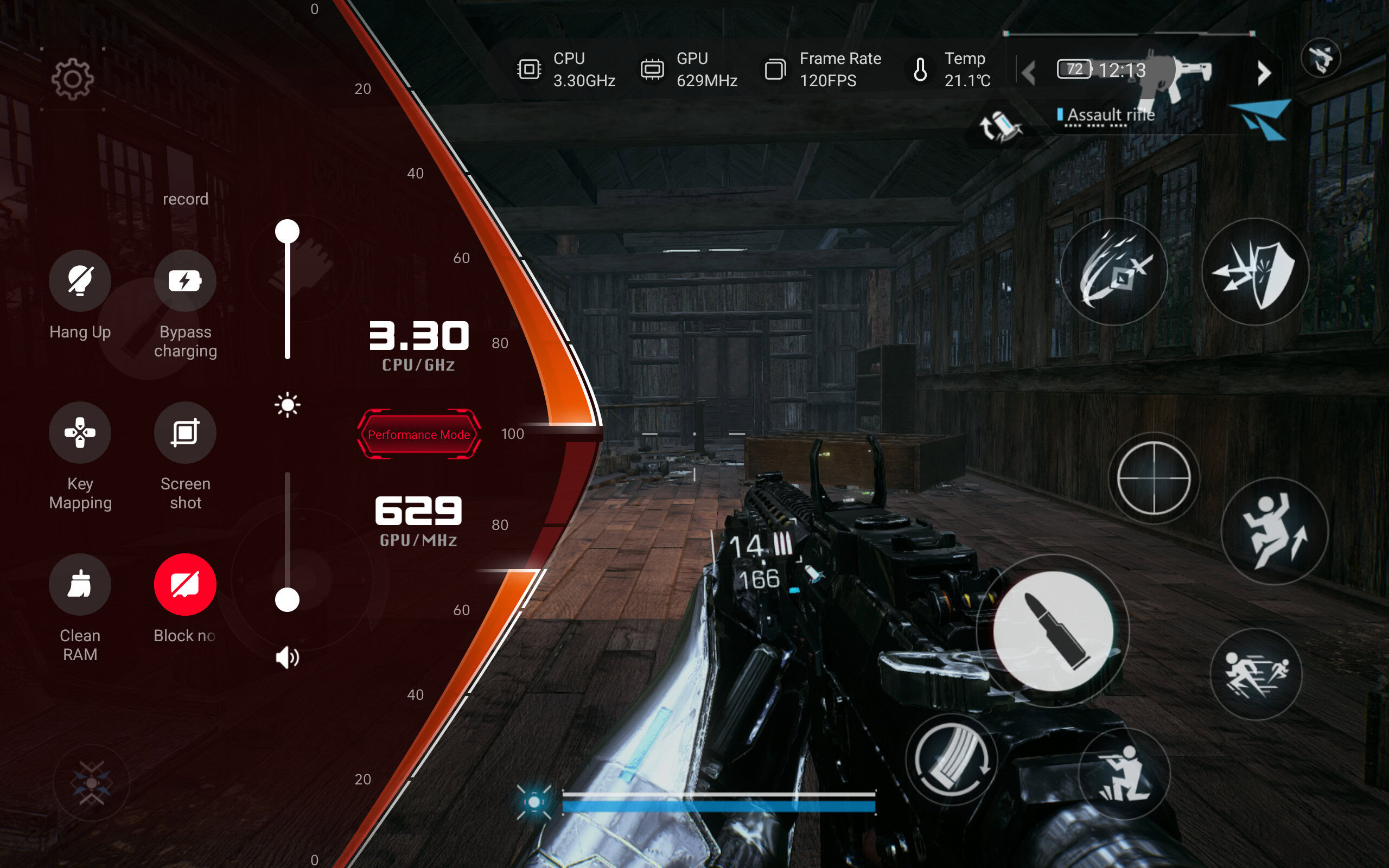Switch the Performance Mode button
Image resolution: width=1389 pixels, height=868 pixels.
click(x=418, y=435)
